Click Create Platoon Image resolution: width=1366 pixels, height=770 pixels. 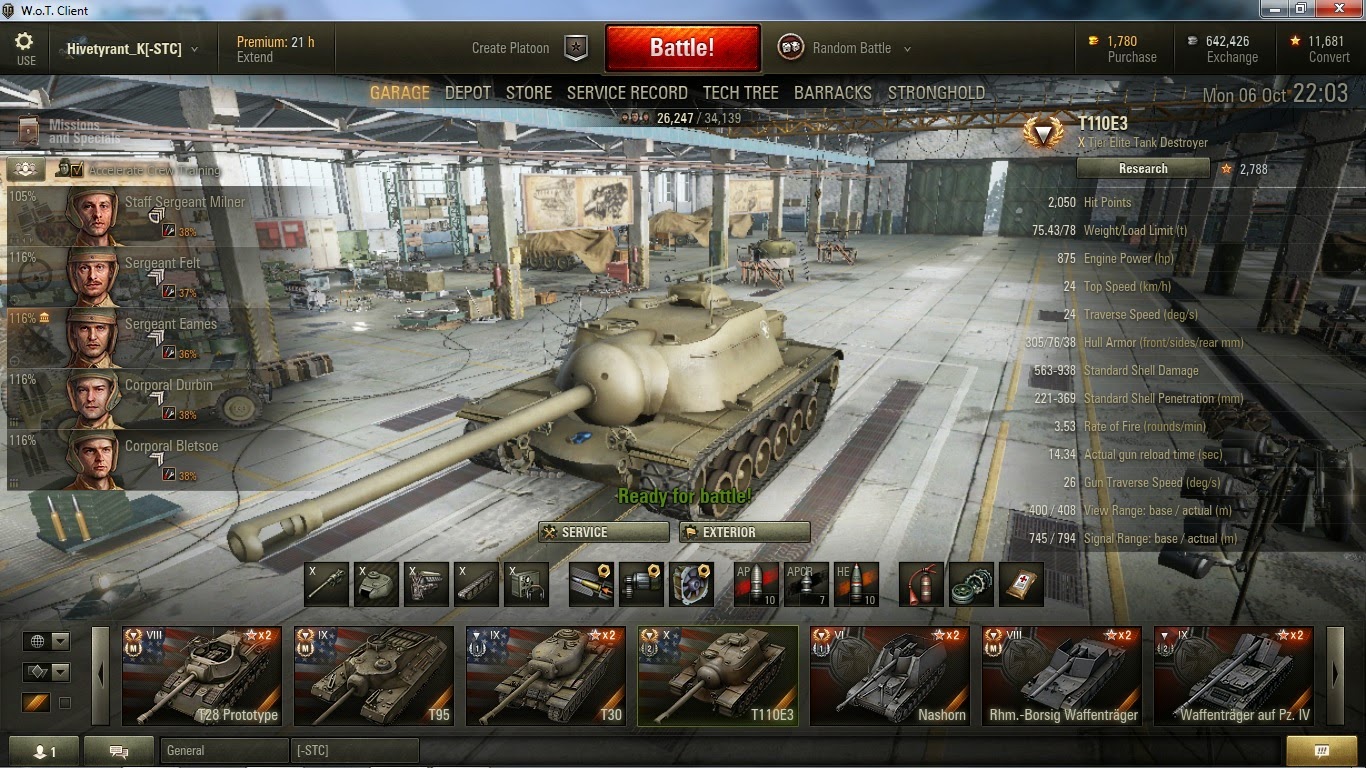[528, 48]
